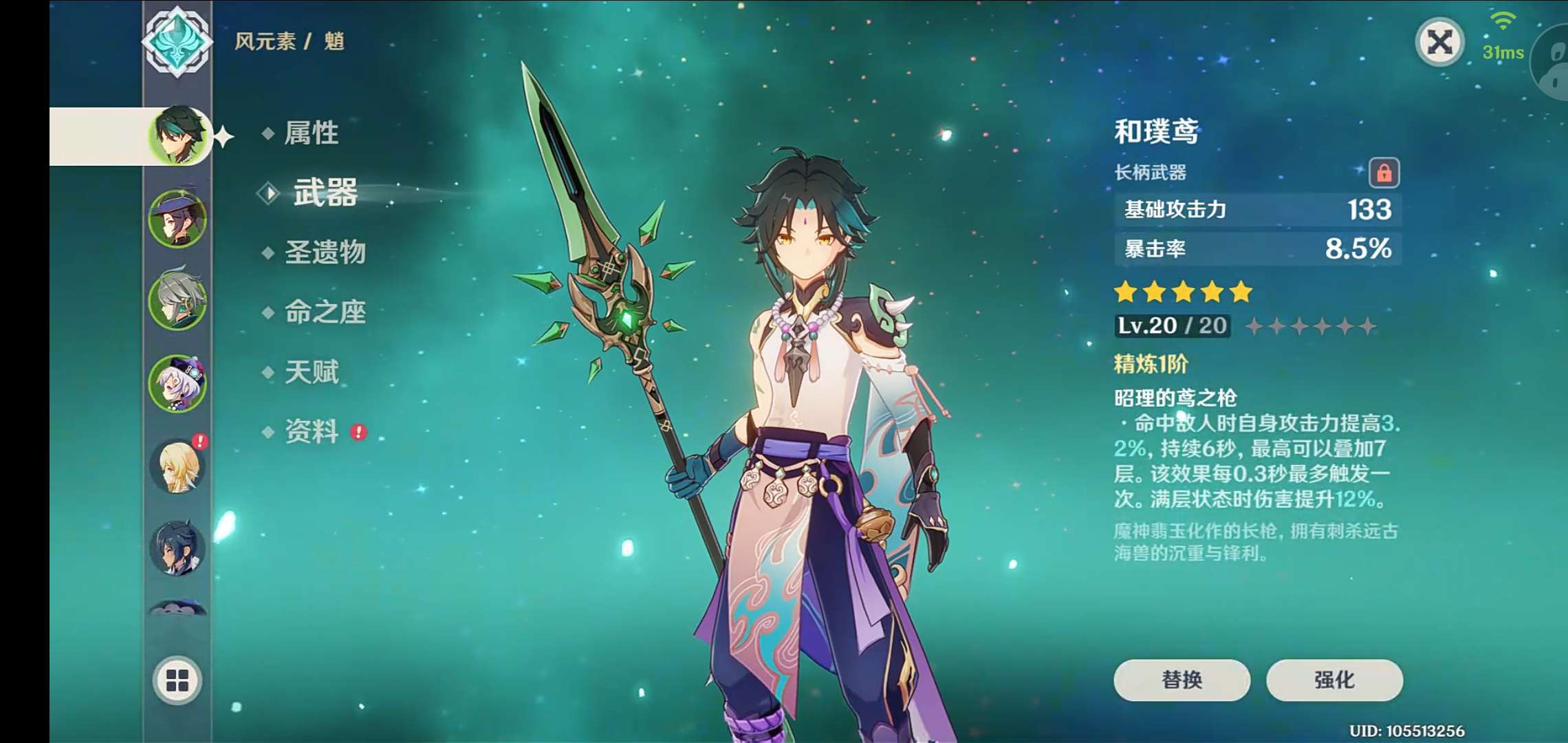Open the character grid view button
The image size is (1568, 743).
point(177,680)
